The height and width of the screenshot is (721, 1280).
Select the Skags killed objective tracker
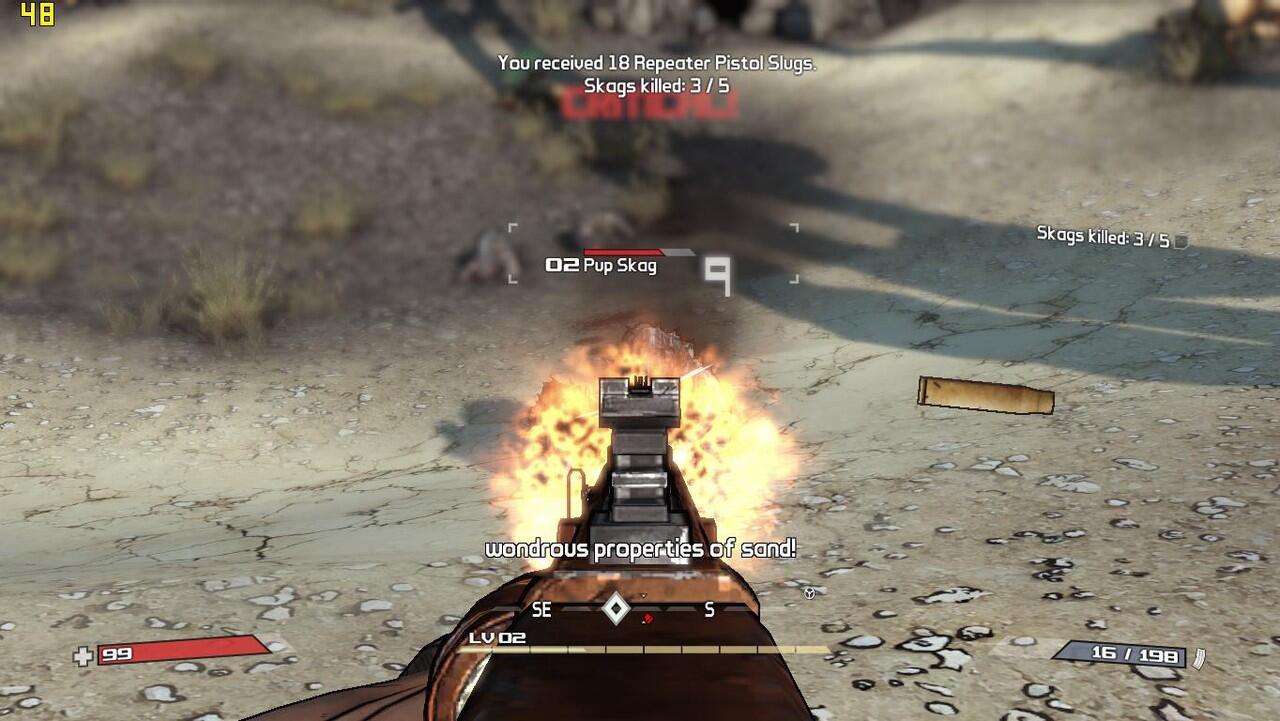point(1102,238)
